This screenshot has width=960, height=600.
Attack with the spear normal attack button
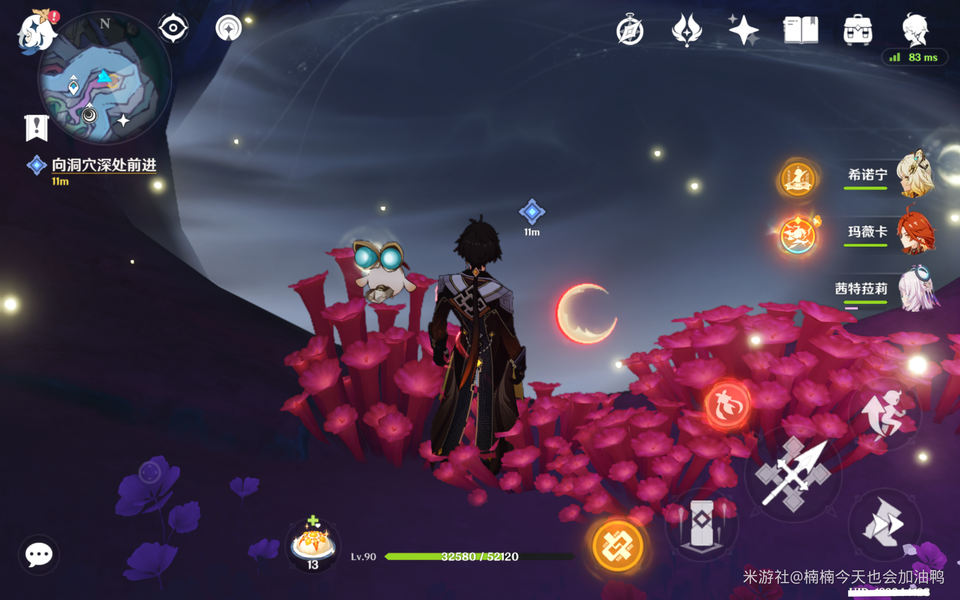tap(792, 472)
